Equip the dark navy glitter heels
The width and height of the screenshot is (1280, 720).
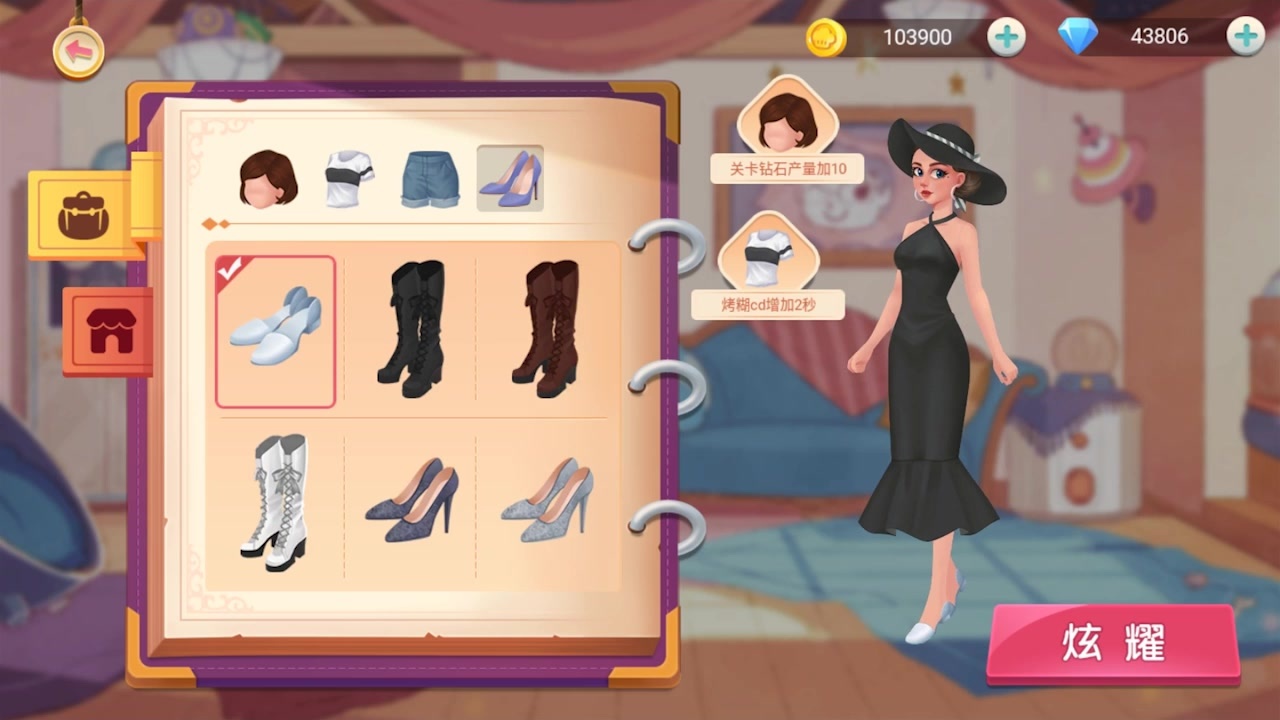(410, 500)
